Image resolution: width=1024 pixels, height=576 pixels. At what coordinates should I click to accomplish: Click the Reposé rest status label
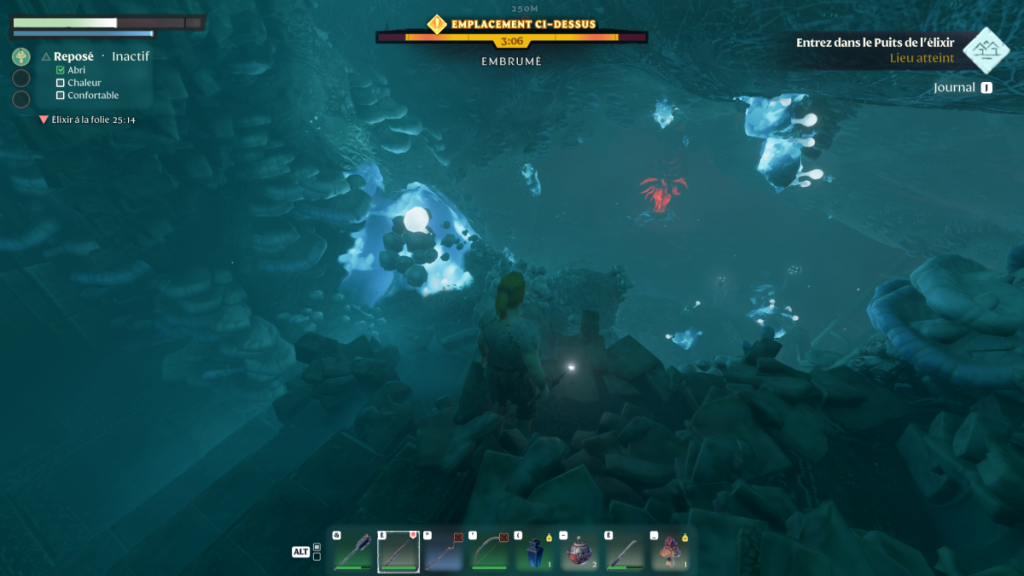click(x=74, y=57)
